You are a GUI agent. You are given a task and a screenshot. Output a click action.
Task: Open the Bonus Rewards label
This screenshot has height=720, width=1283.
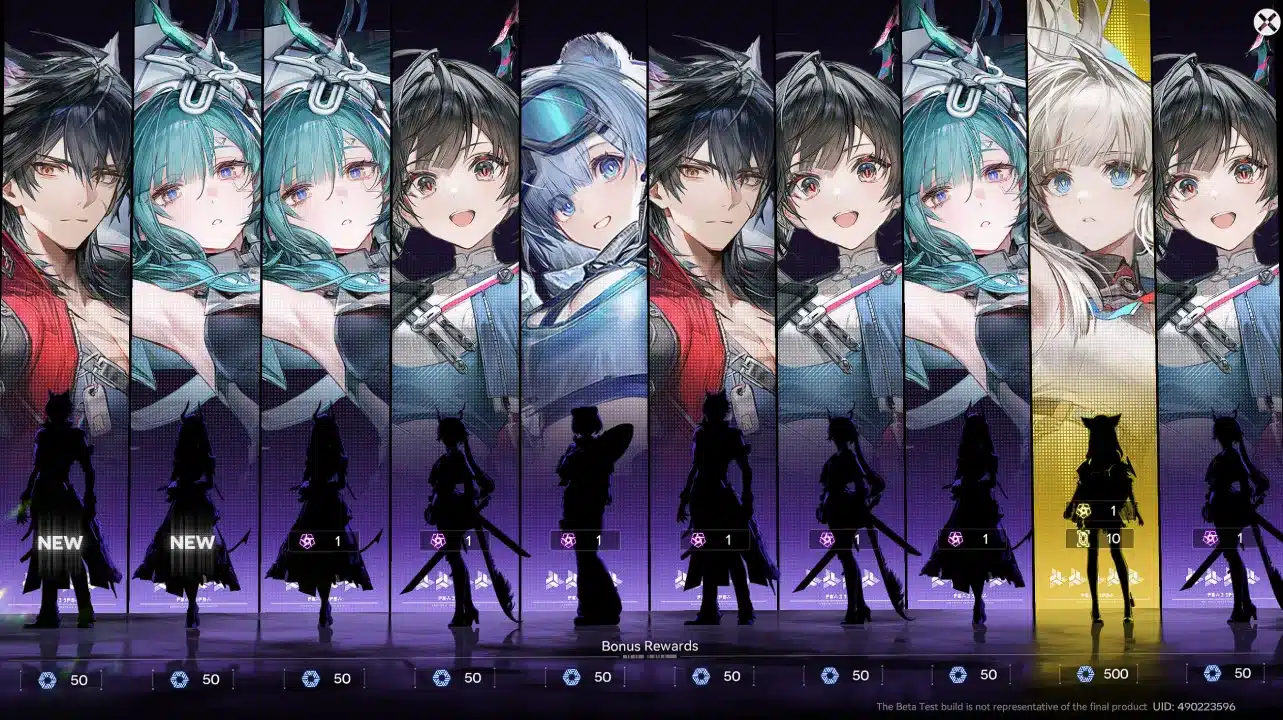pyautogui.click(x=648, y=646)
